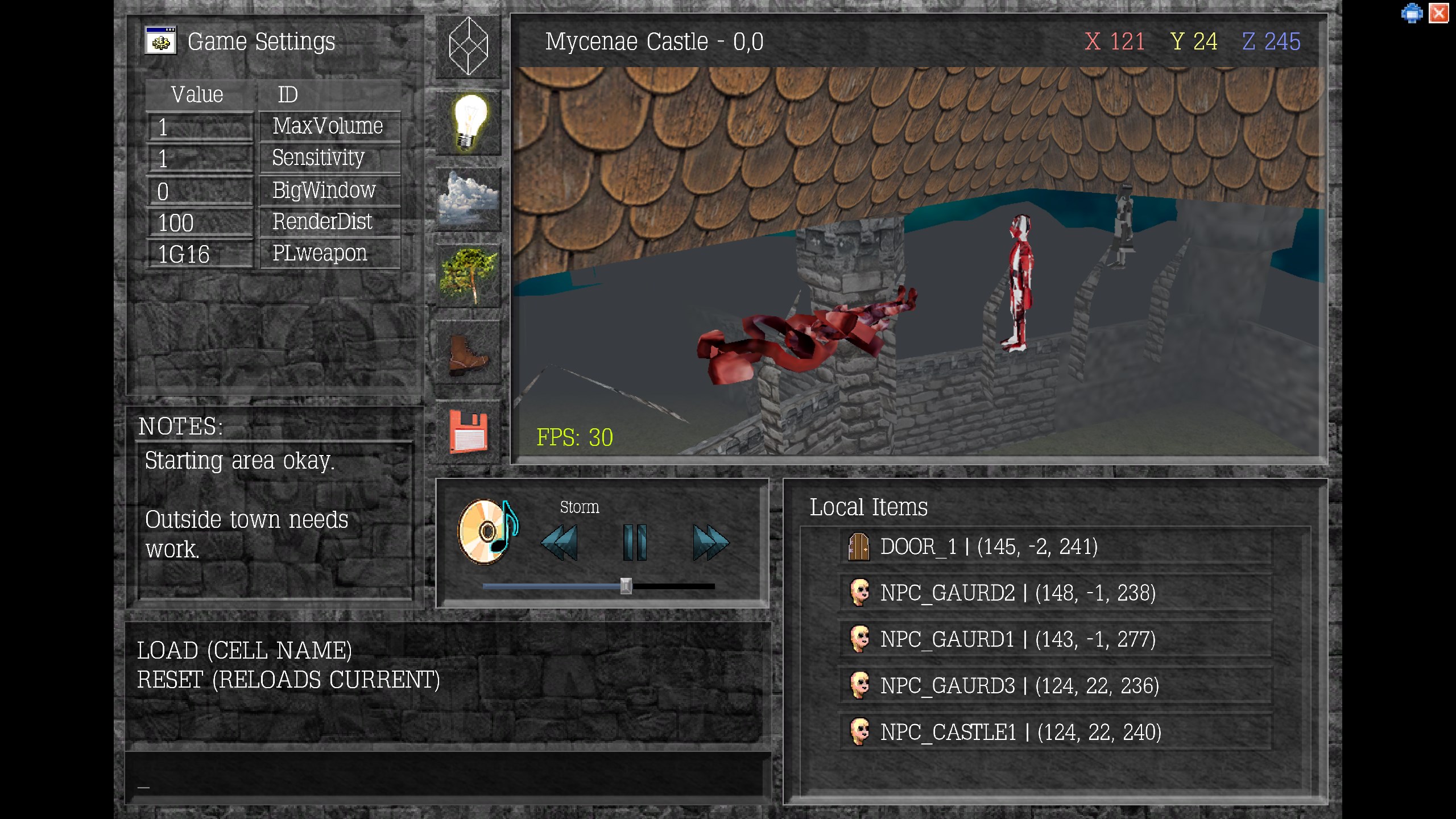Focus the console command input line
1456x819 pixels.
446,776
